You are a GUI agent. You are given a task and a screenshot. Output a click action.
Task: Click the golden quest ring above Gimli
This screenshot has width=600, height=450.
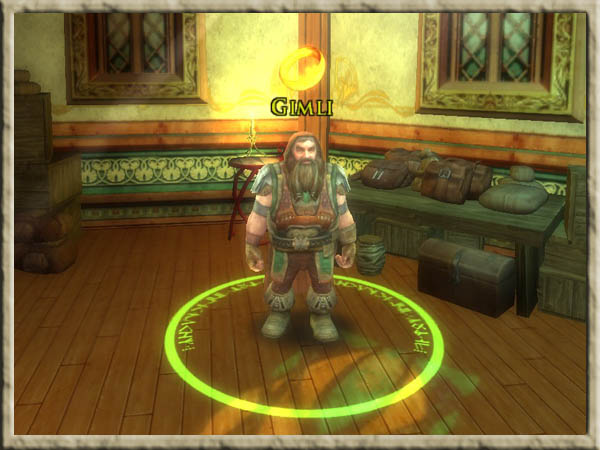pyautogui.click(x=301, y=69)
